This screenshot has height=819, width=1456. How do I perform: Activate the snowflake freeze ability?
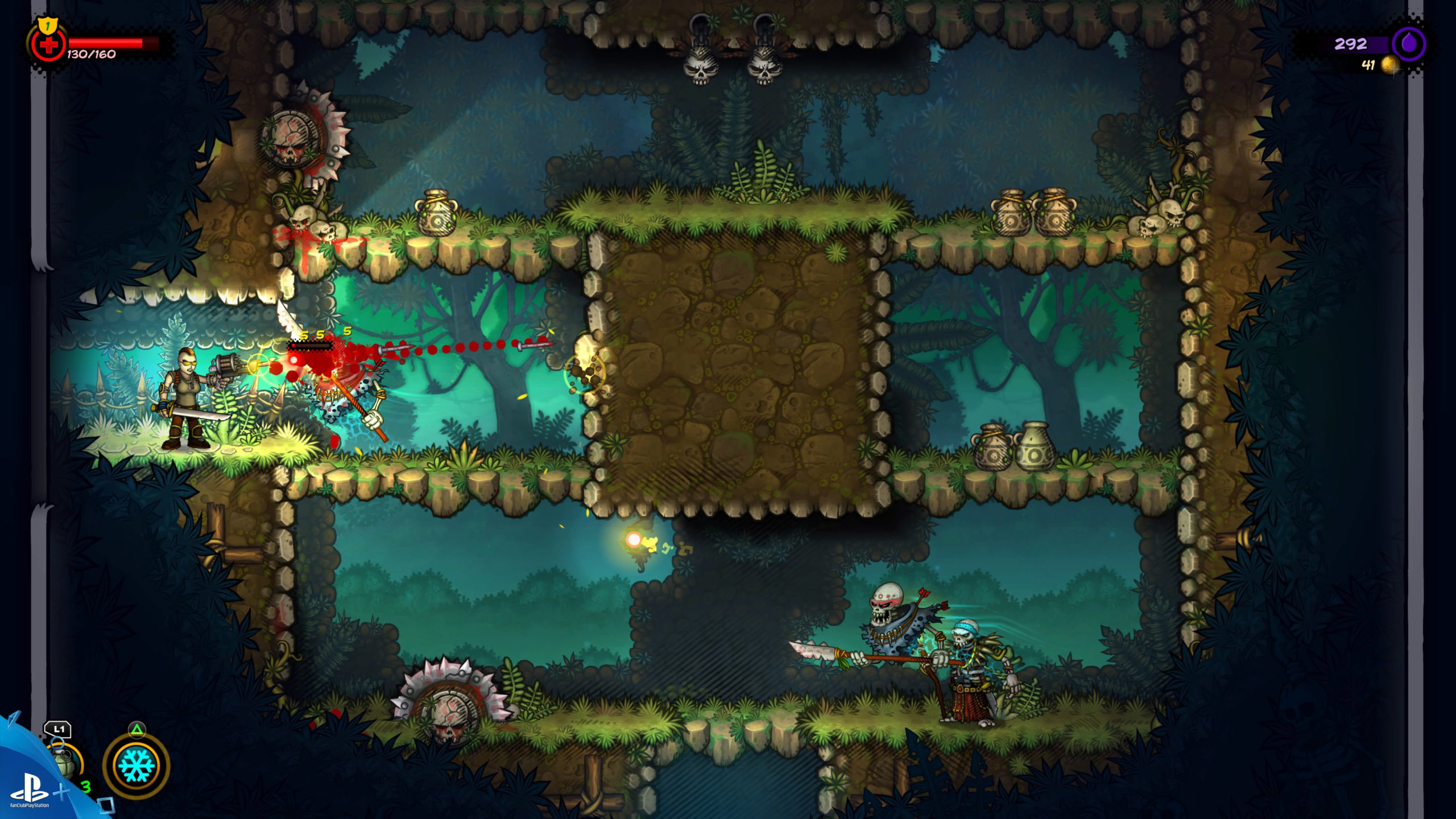[x=136, y=765]
